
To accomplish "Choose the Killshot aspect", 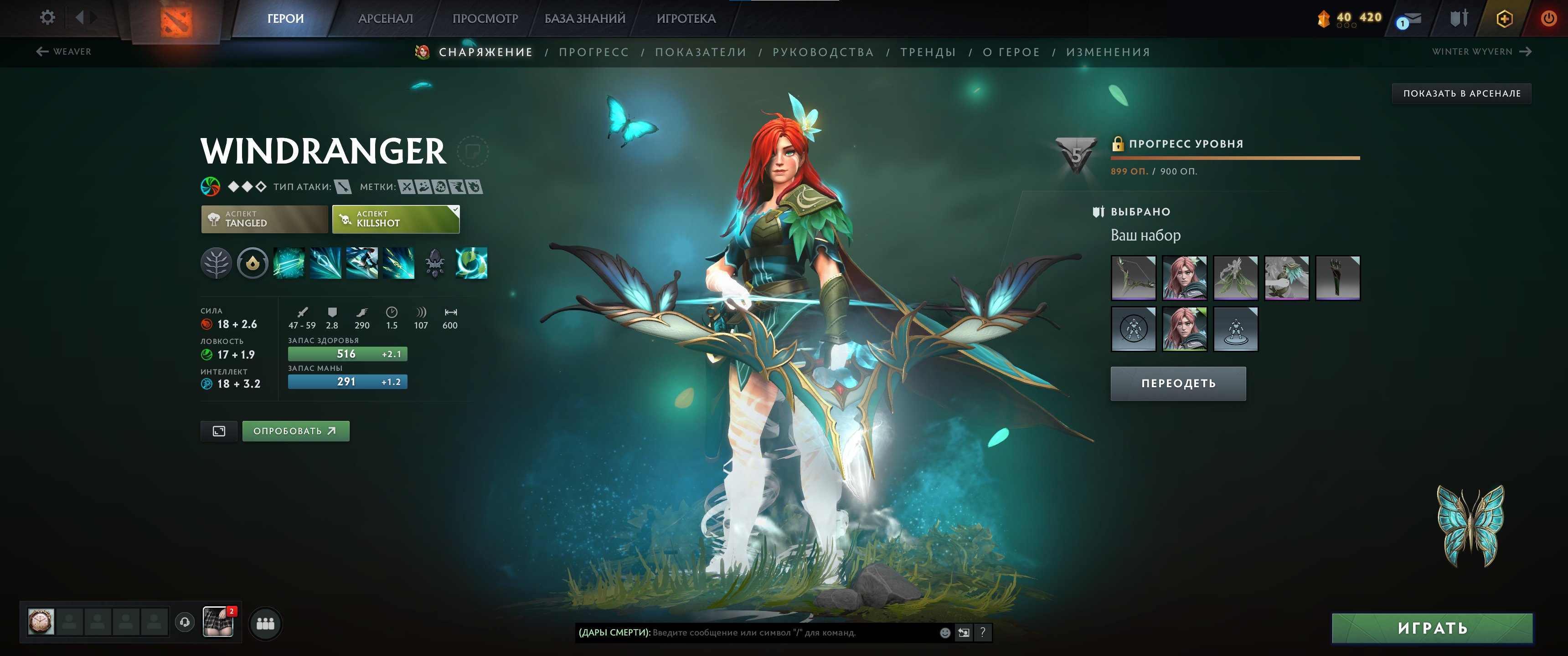I will 396,219.
